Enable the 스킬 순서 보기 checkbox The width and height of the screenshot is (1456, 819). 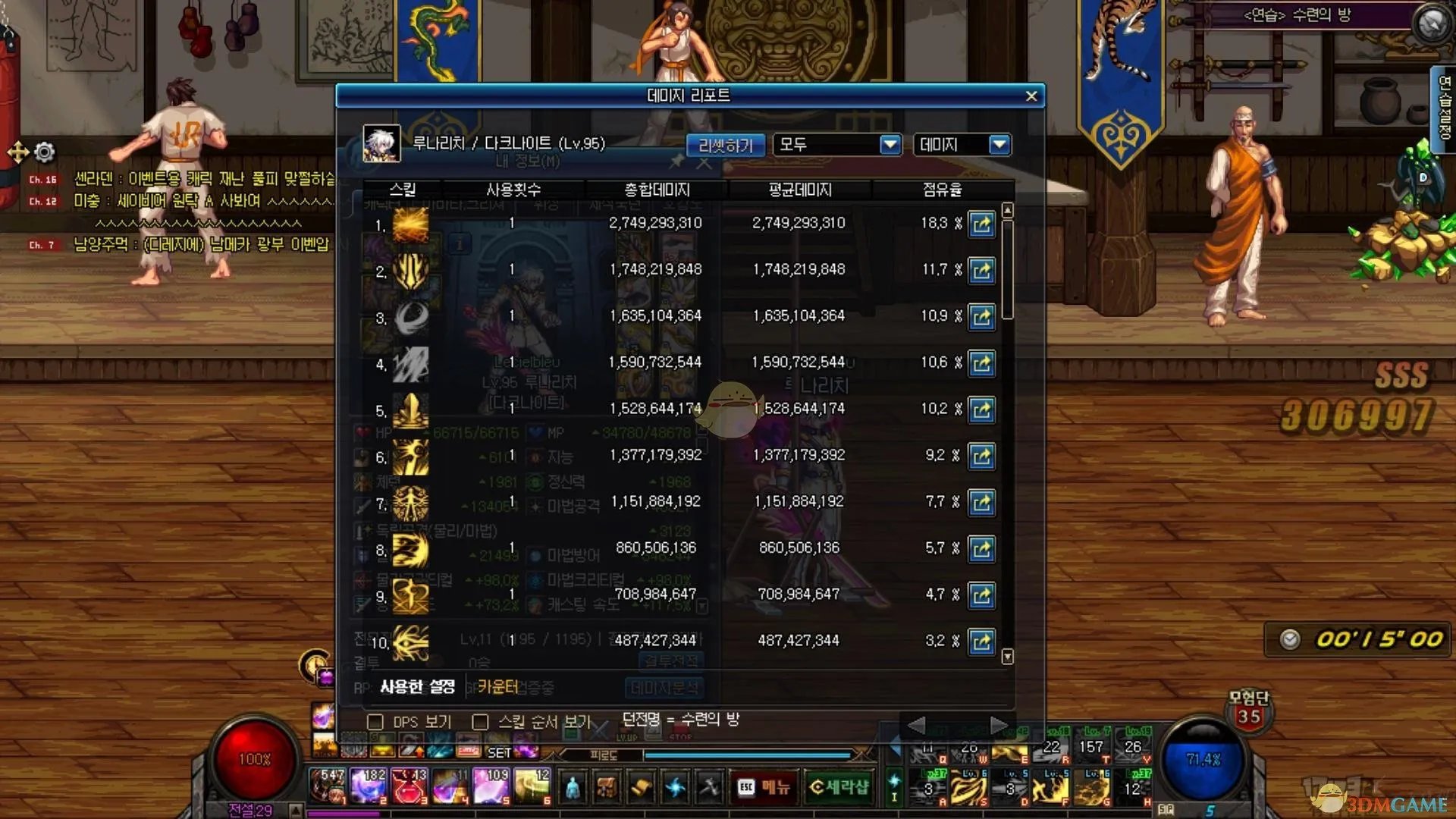coord(480,722)
